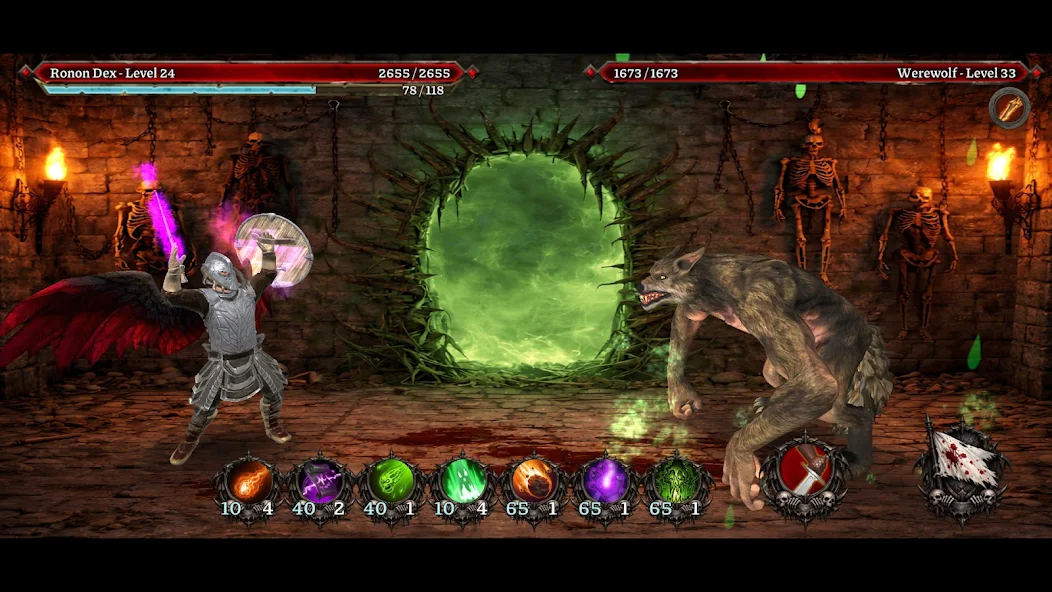Click the werewolf's golden claw status icon

tap(1008, 108)
